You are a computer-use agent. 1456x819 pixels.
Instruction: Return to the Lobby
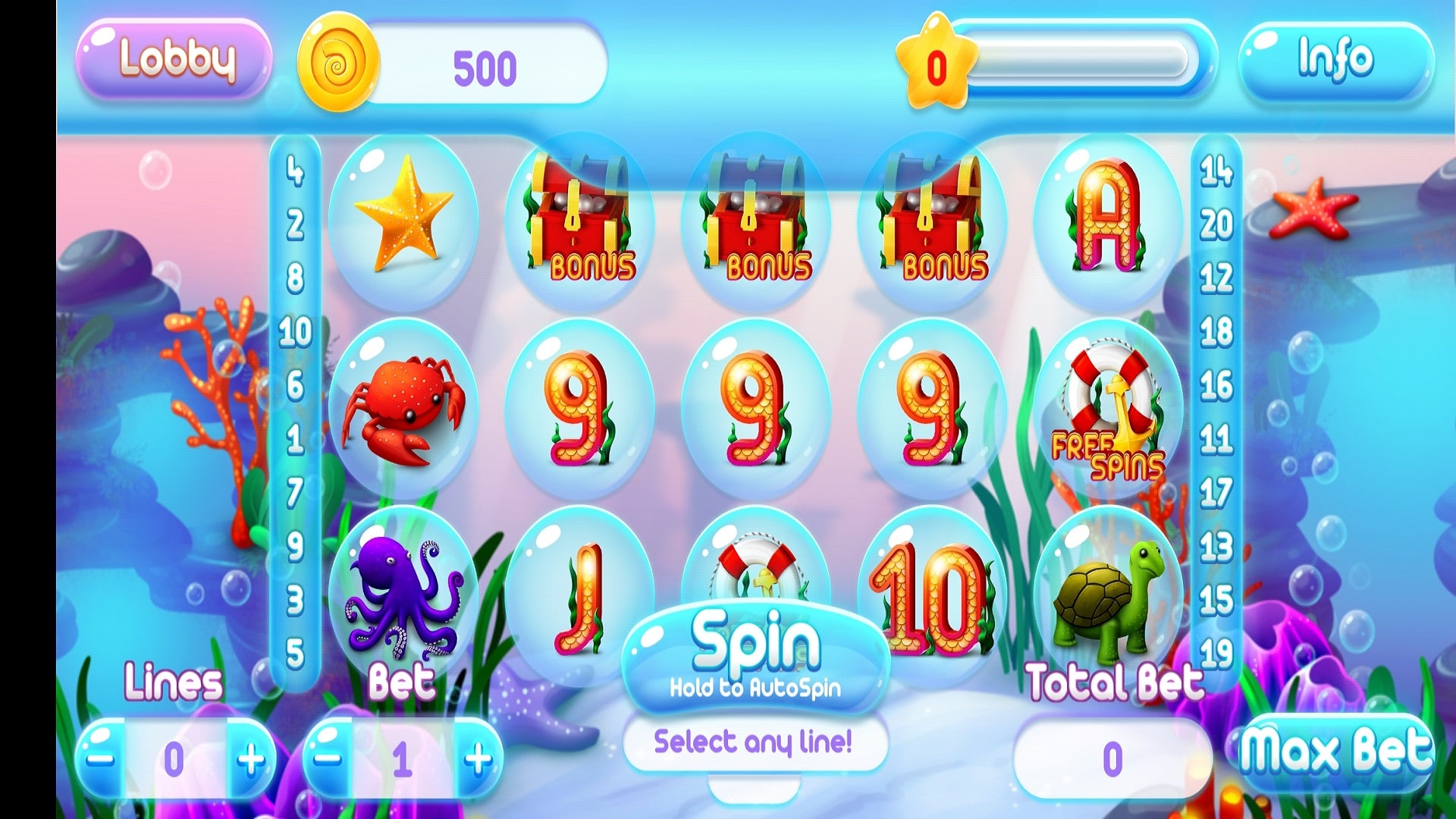point(174,59)
